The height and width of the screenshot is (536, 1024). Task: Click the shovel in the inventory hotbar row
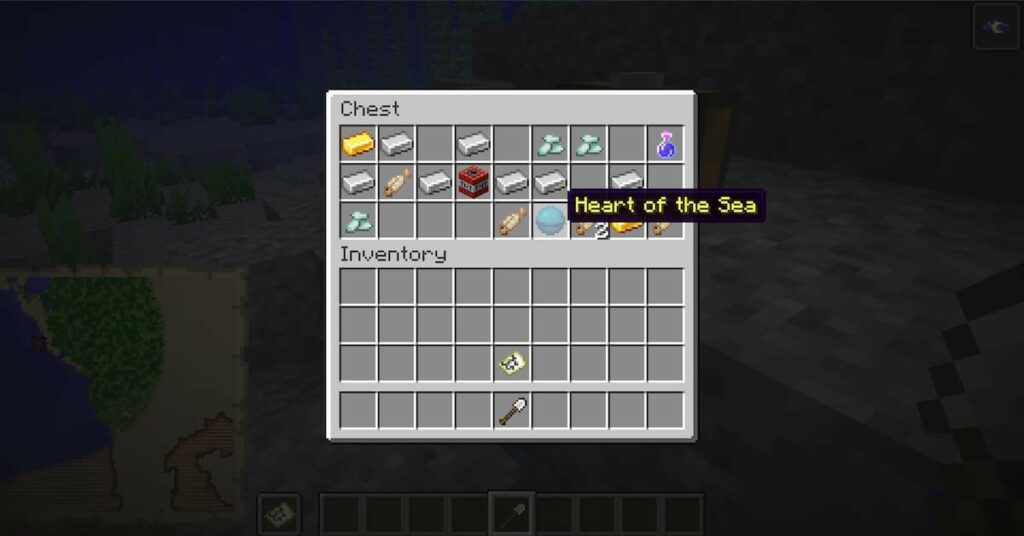pos(512,410)
